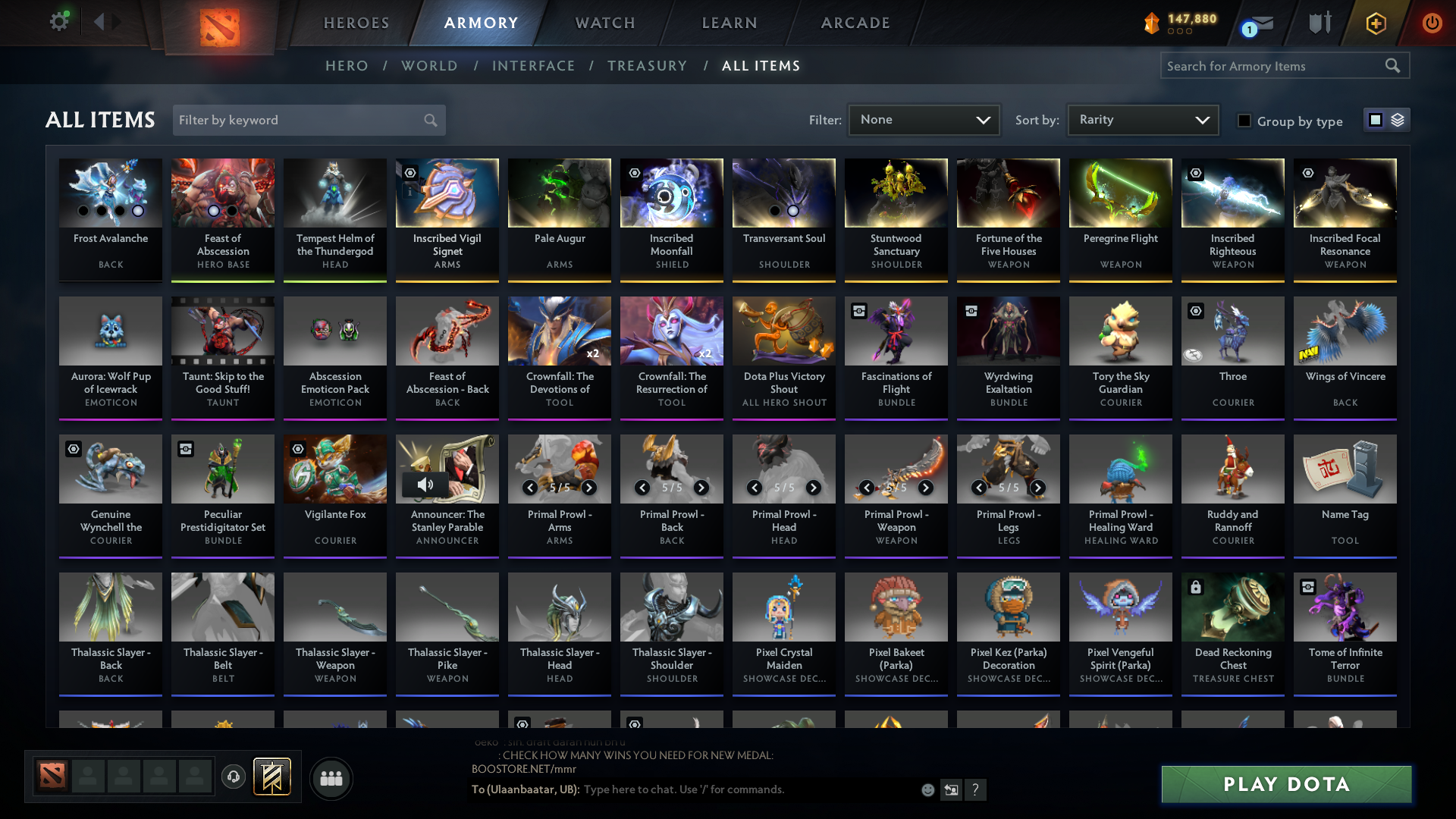Open the Filter dropdown currently set to None
The width and height of the screenshot is (1456, 819).
coord(924,120)
